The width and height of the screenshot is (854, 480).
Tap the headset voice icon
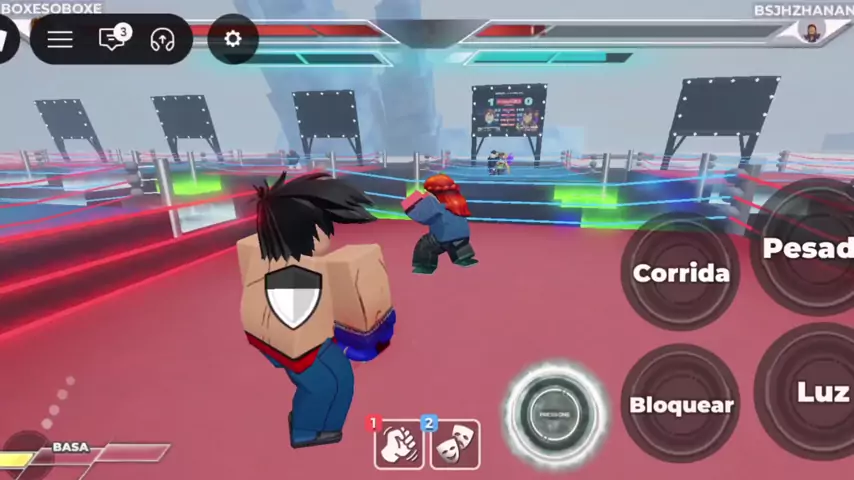162,39
